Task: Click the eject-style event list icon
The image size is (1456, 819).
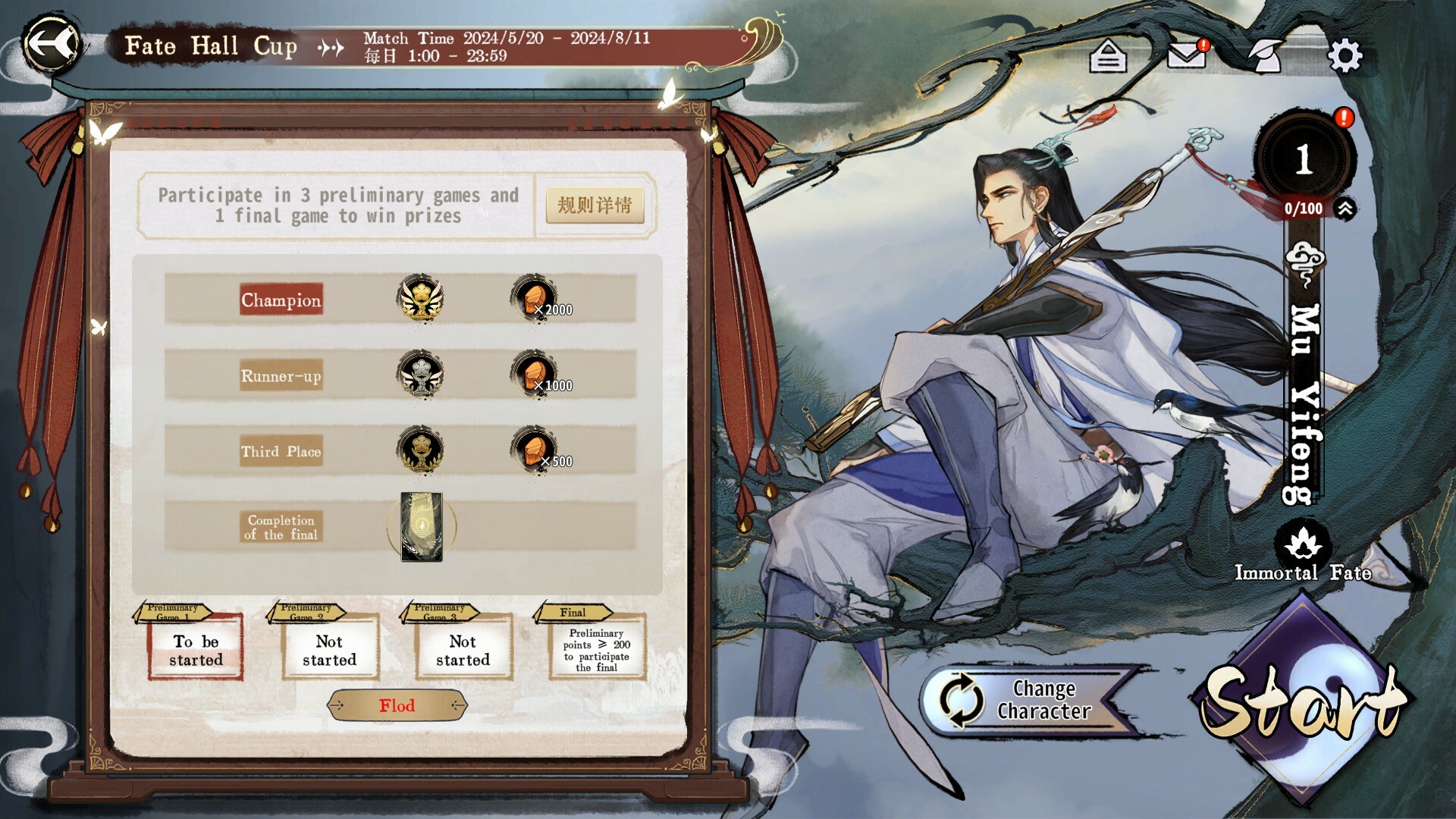Action: (x=1107, y=55)
